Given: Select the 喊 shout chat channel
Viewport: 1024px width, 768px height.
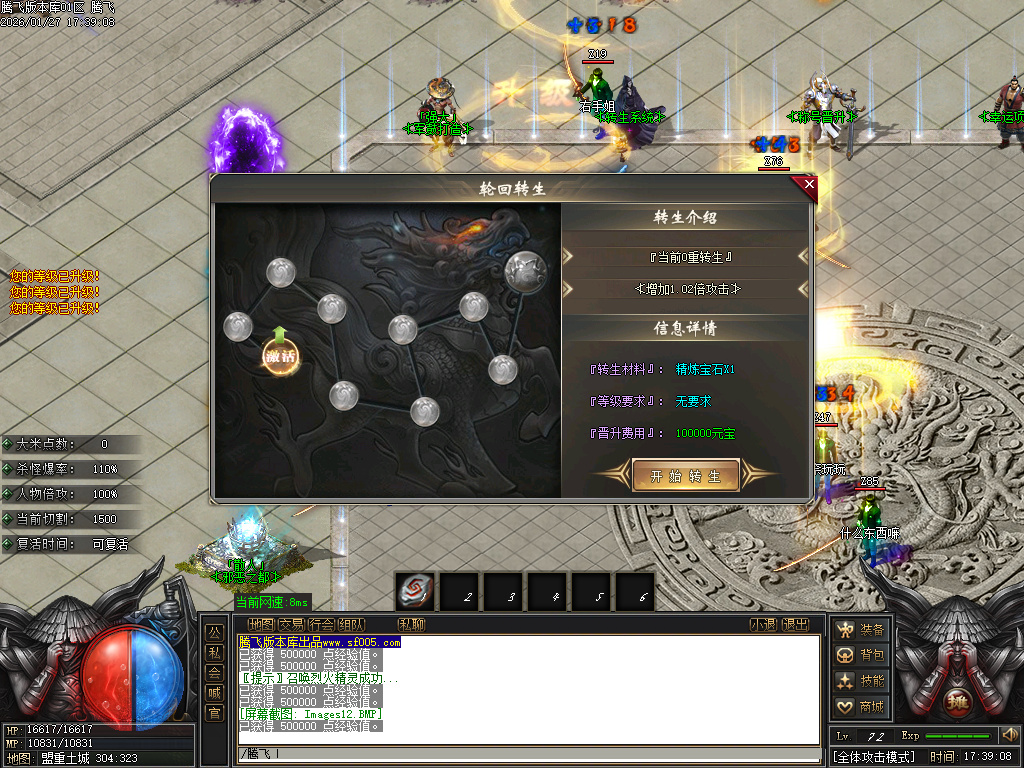Looking at the screenshot, I should click(x=214, y=692).
